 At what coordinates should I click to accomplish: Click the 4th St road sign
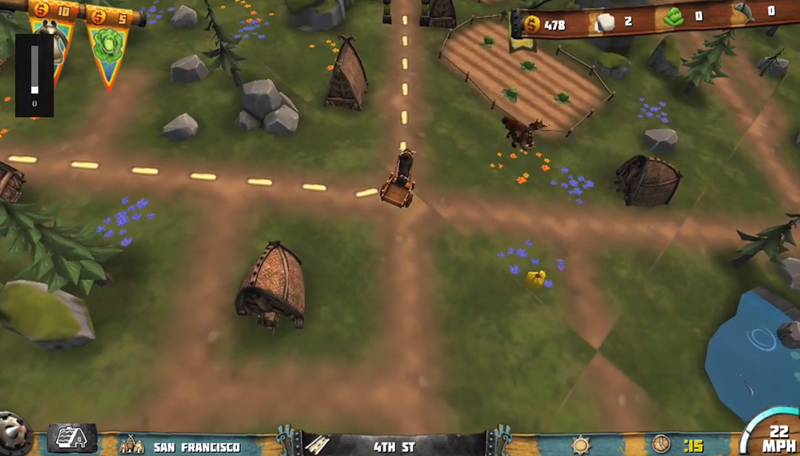[x=394, y=446]
